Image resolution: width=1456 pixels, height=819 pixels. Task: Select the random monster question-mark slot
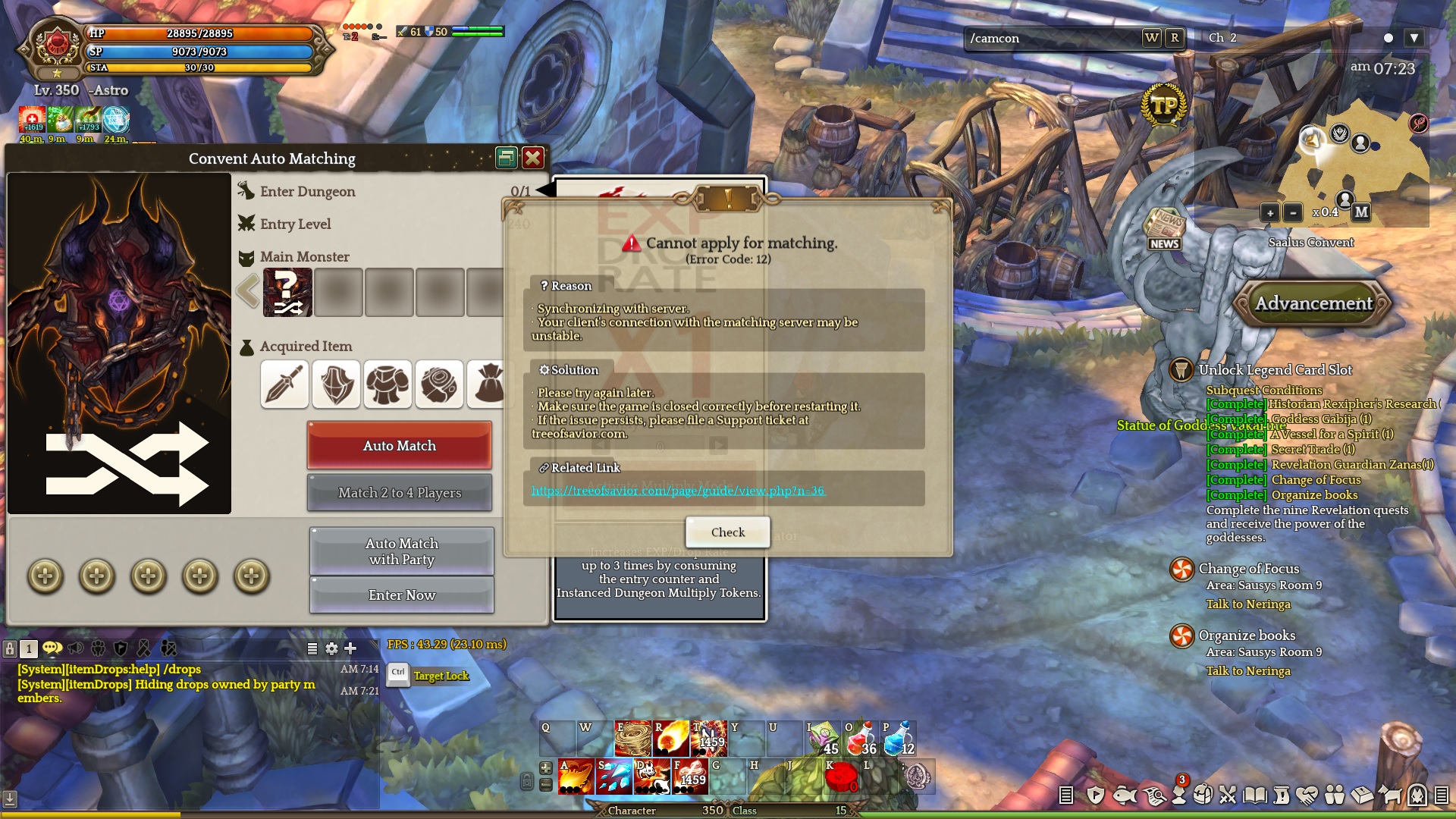tap(287, 292)
